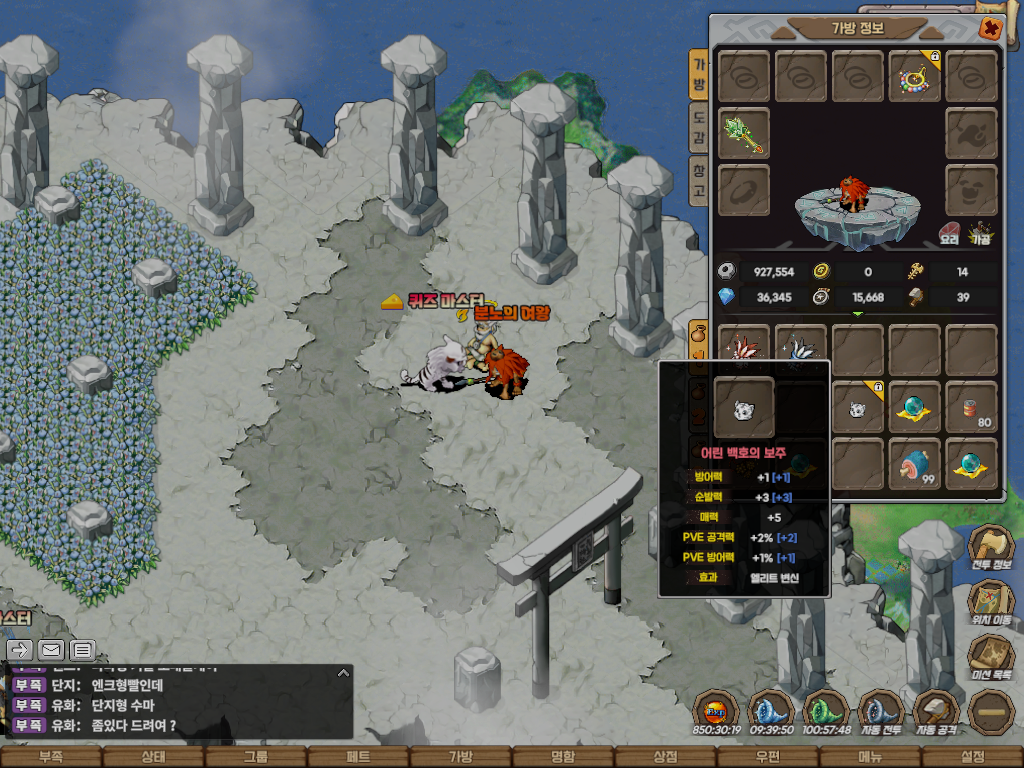Open the 우편 mail menu
Image resolution: width=1024 pixels, height=768 pixels.
point(767,757)
